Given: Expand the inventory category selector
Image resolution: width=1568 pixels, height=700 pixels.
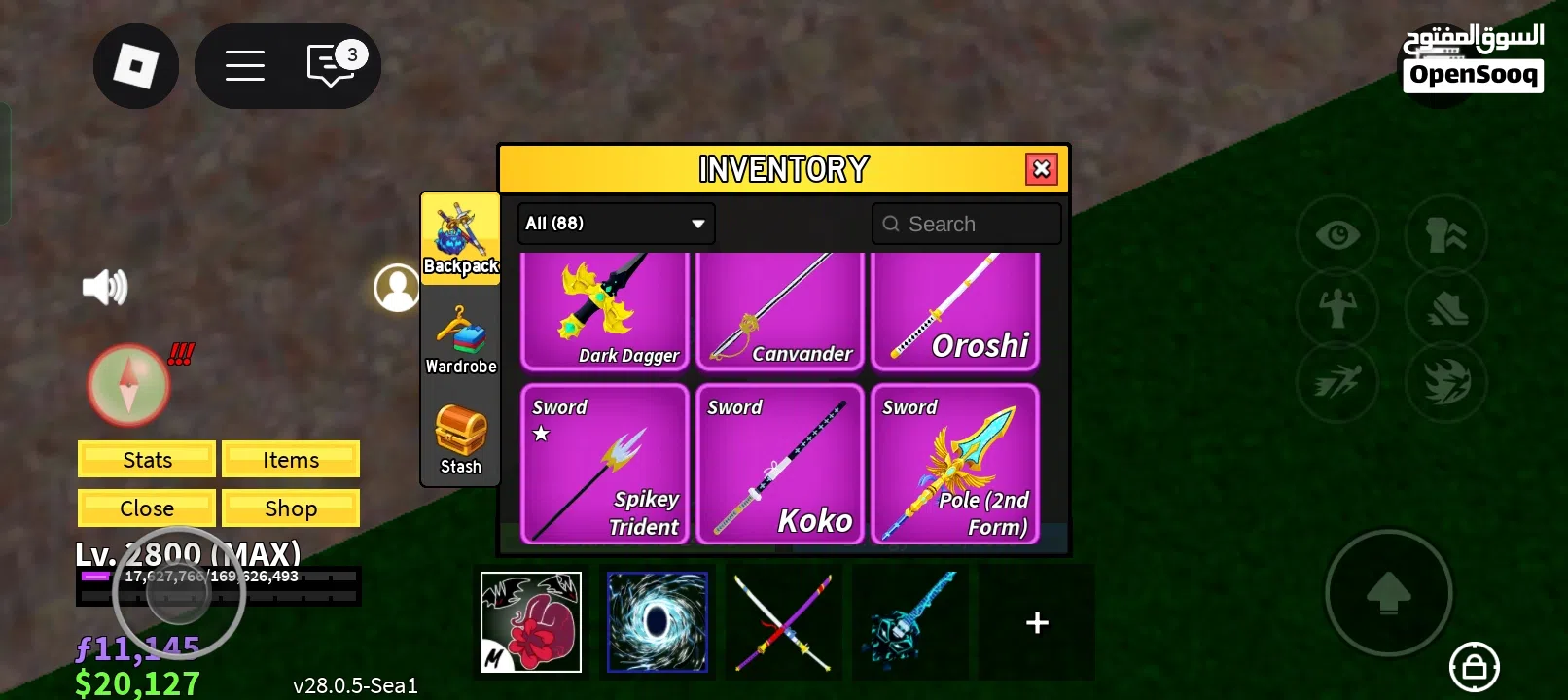Looking at the screenshot, I should (x=615, y=223).
